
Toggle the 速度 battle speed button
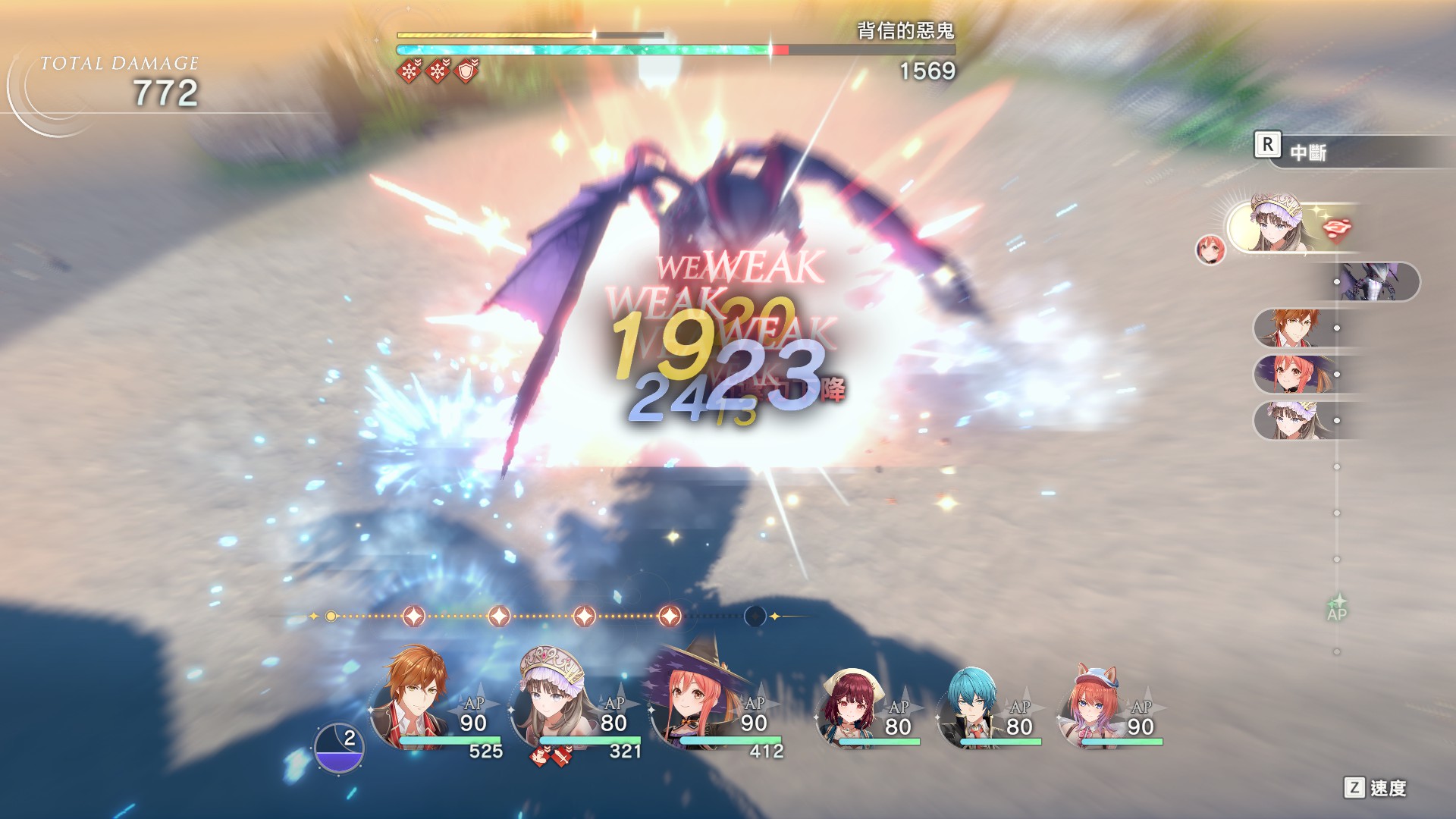(x=1376, y=788)
